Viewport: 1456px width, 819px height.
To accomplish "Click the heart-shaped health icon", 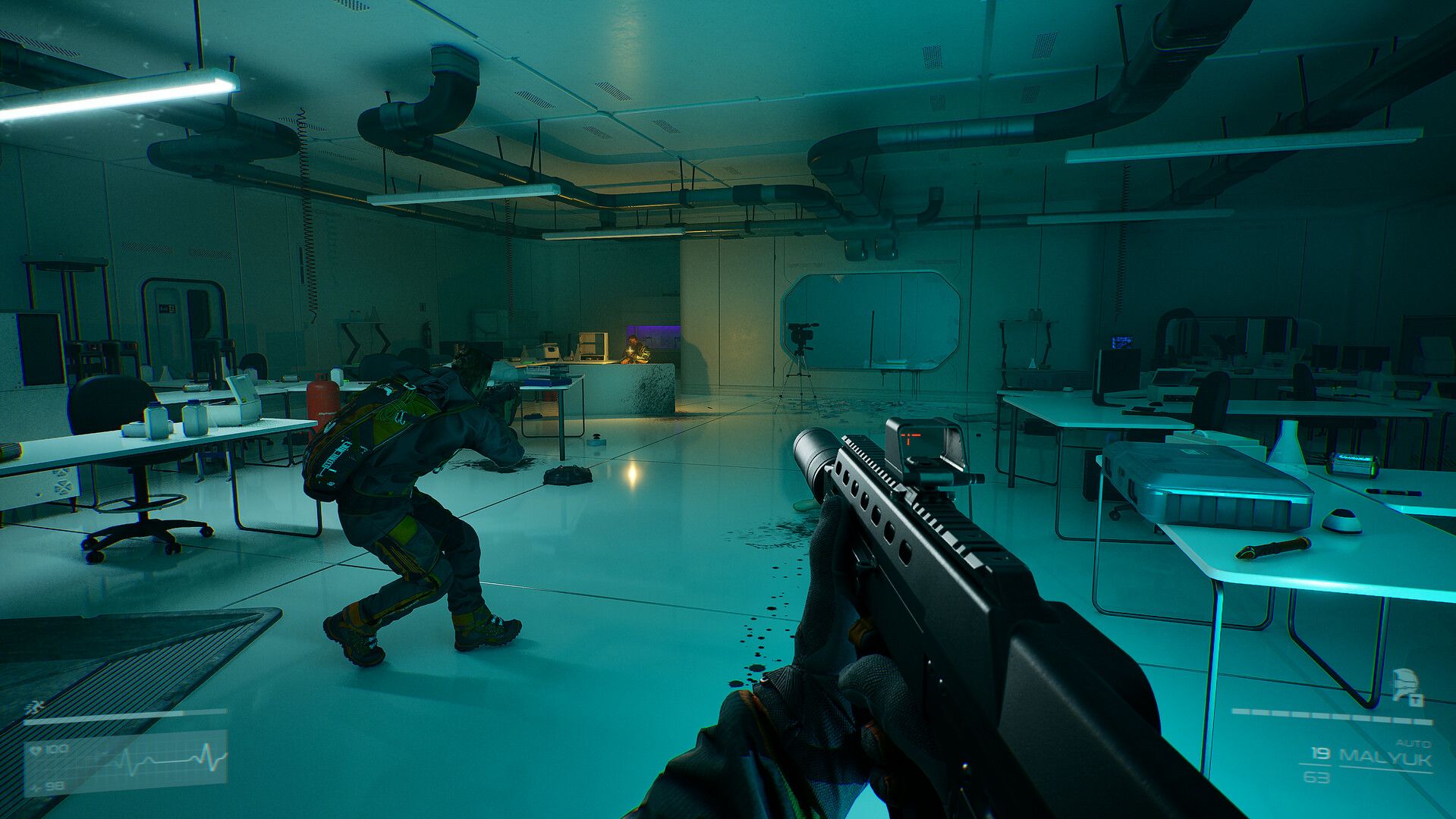I will coord(36,748).
